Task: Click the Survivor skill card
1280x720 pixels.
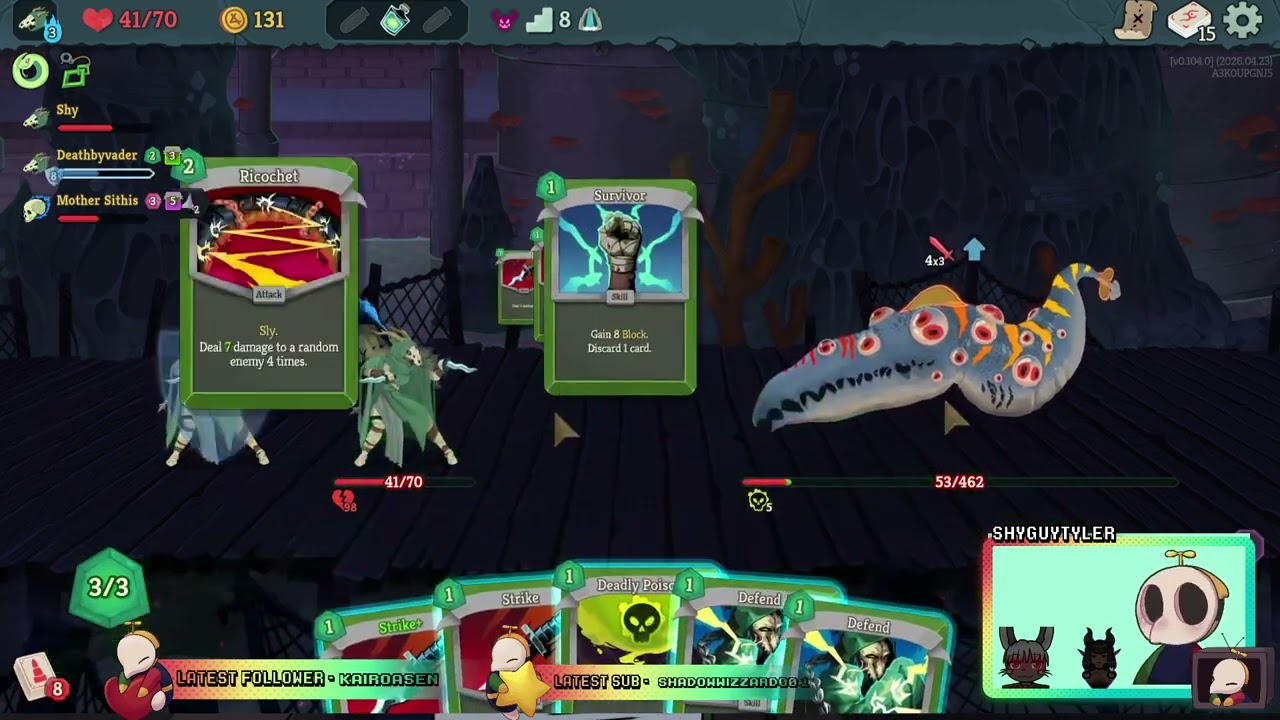Action: coord(620,287)
